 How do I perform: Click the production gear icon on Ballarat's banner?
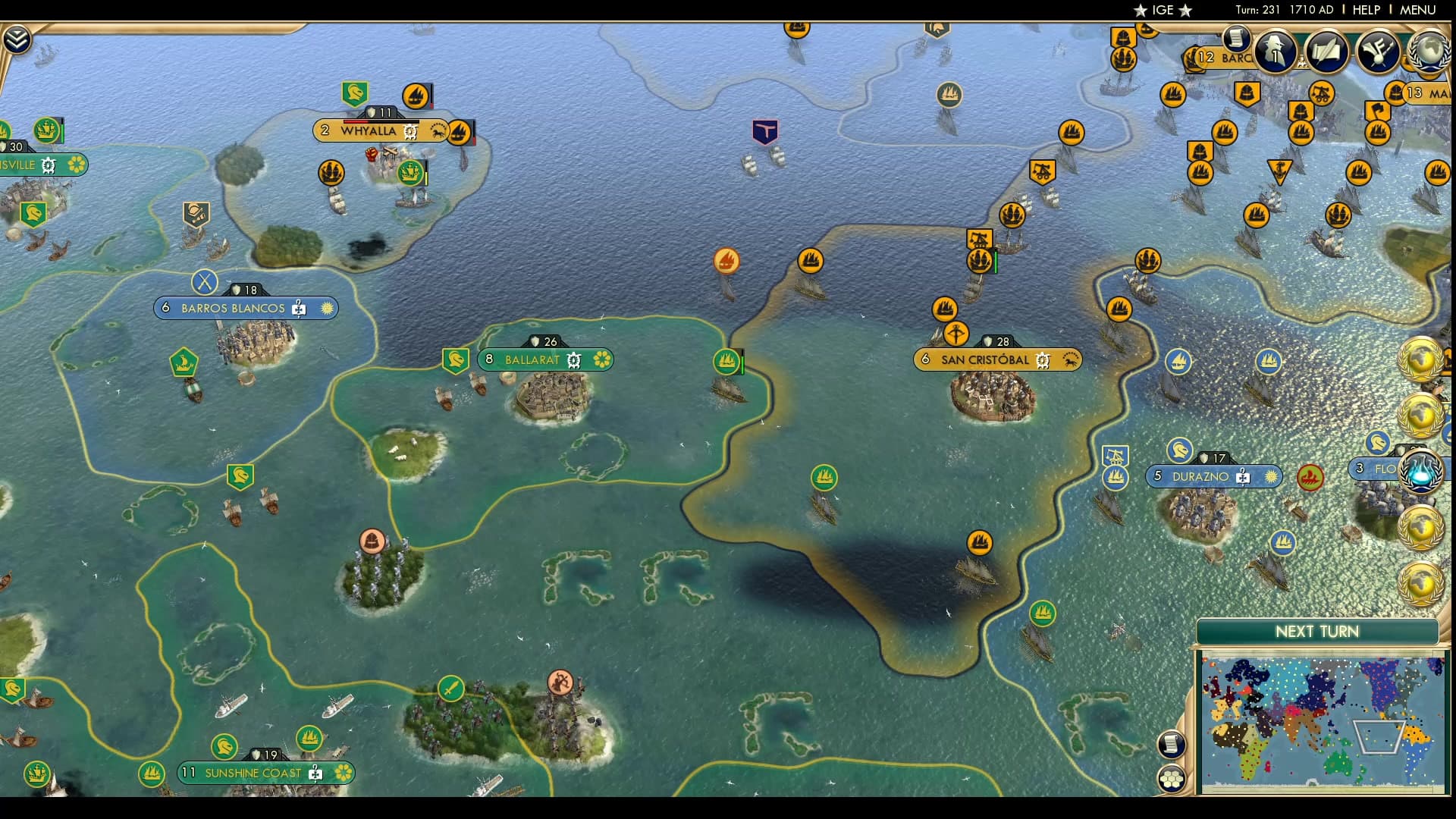click(x=574, y=360)
